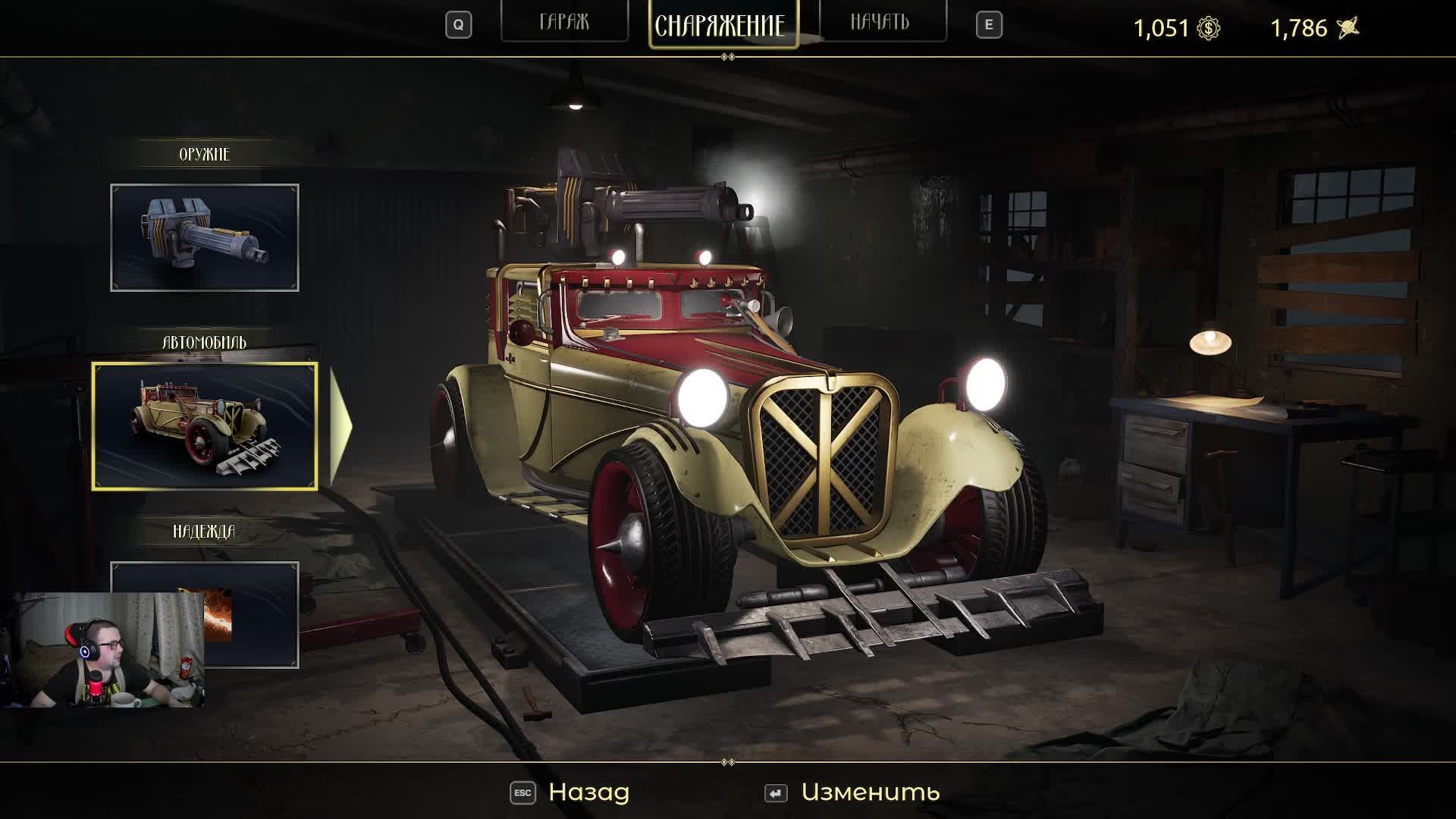Image resolution: width=1456 pixels, height=819 pixels.
Task: Switch to the ГАРАЖ tab
Action: pos(564,23)
